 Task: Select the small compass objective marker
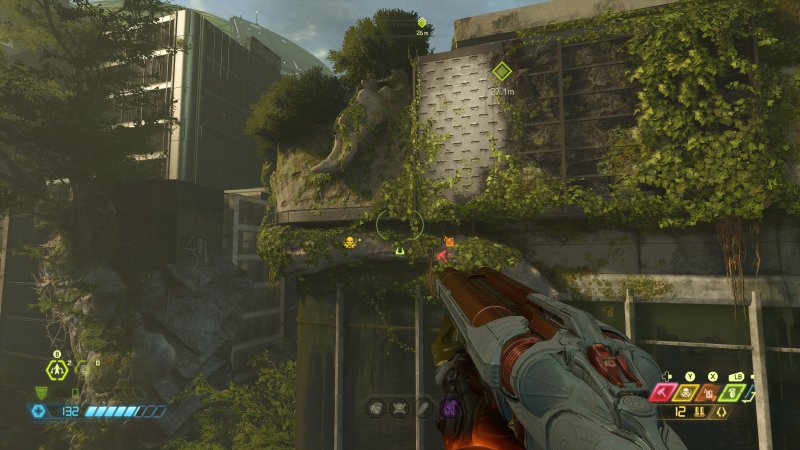(x=422, y=22)
